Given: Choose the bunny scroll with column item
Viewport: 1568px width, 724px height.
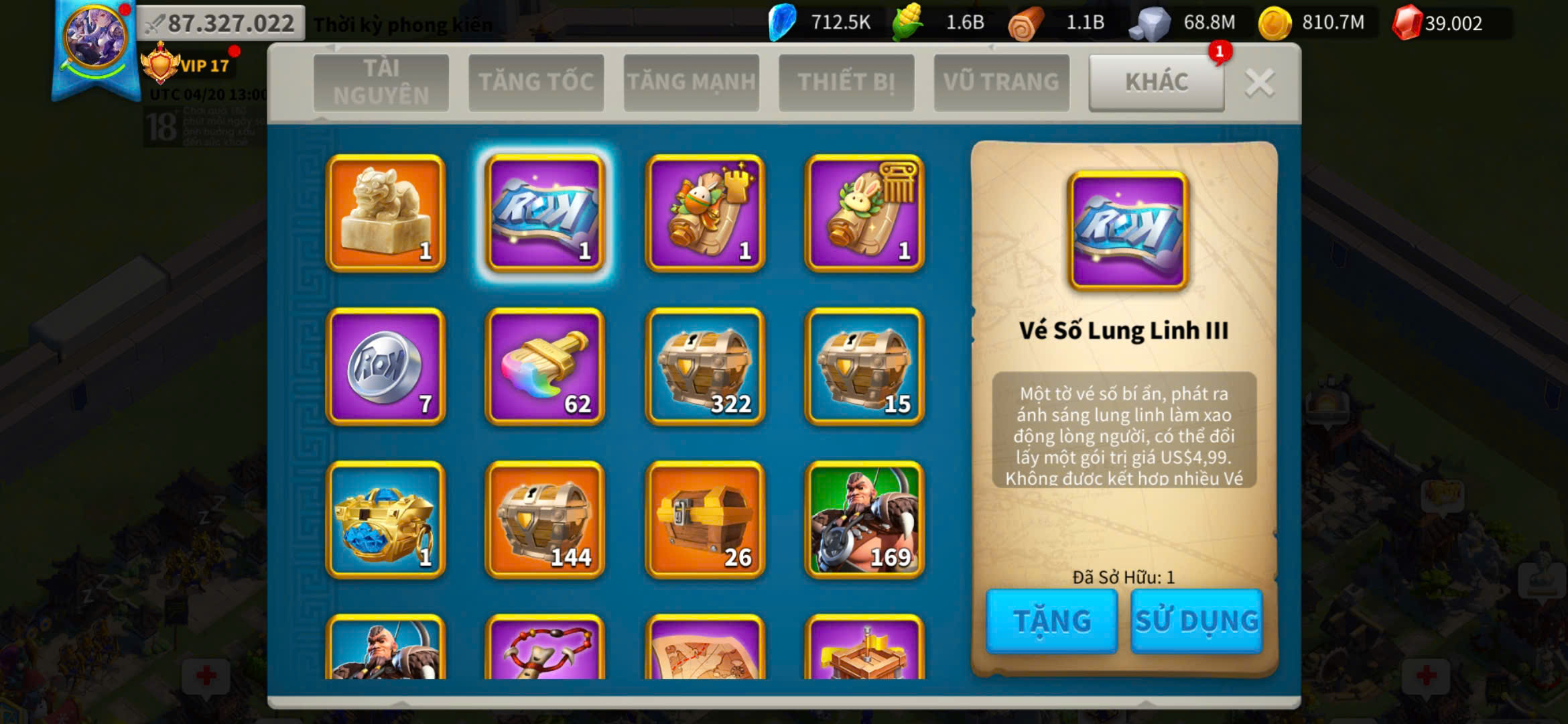Looking at the screenshot, I should point(864,213).
